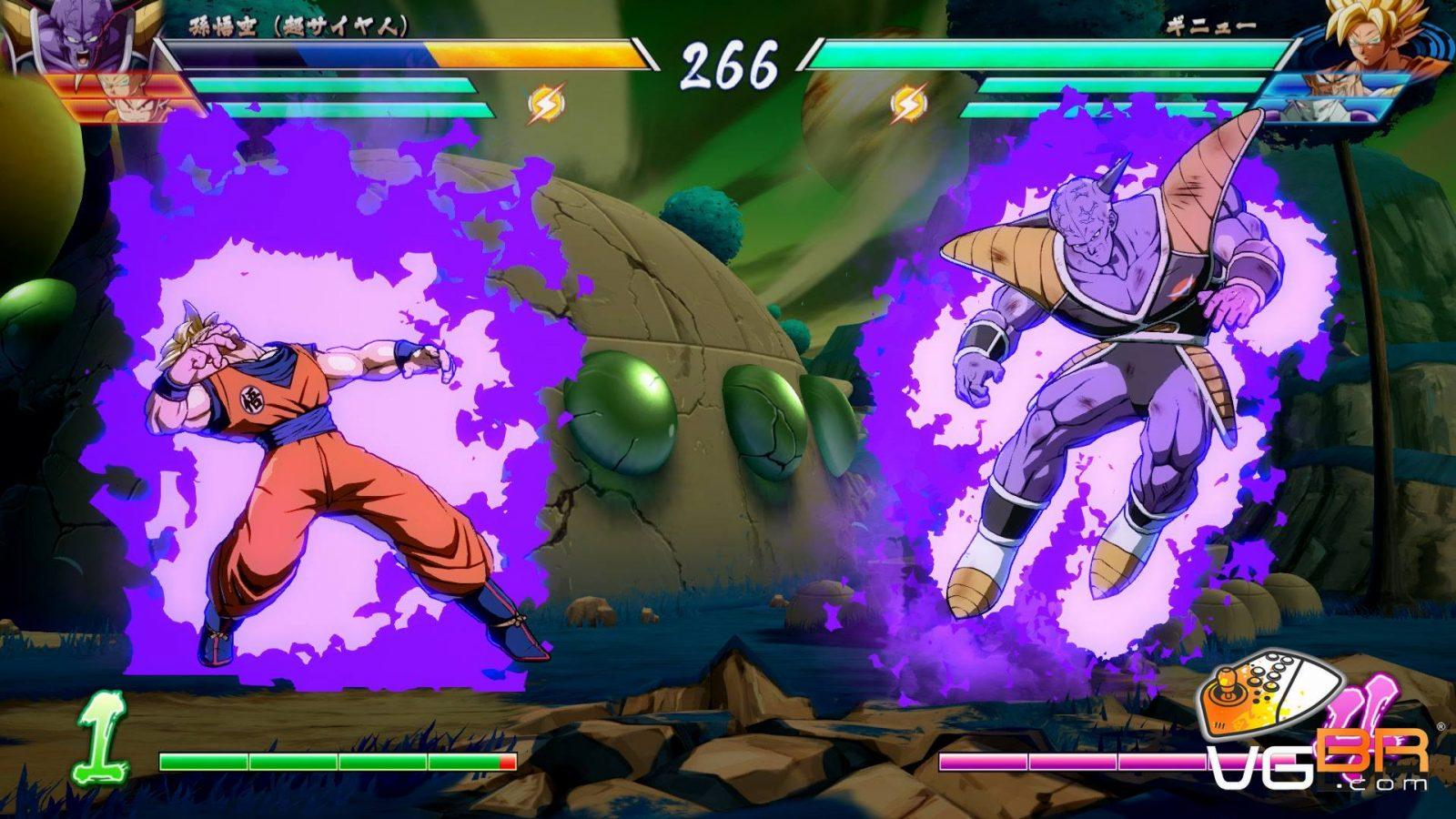
Task: Activate the Sparking icon below the ギニュー health bar
Action: (907, 105)
